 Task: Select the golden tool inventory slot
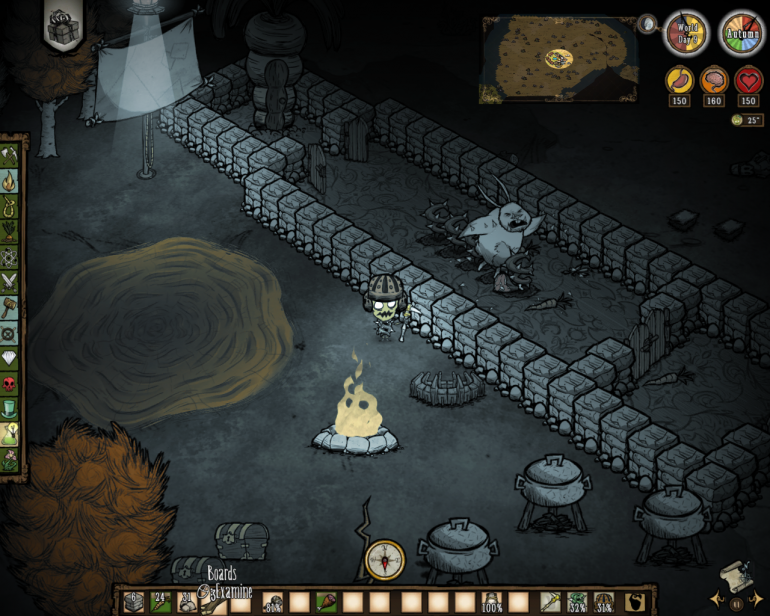(551, 602)
